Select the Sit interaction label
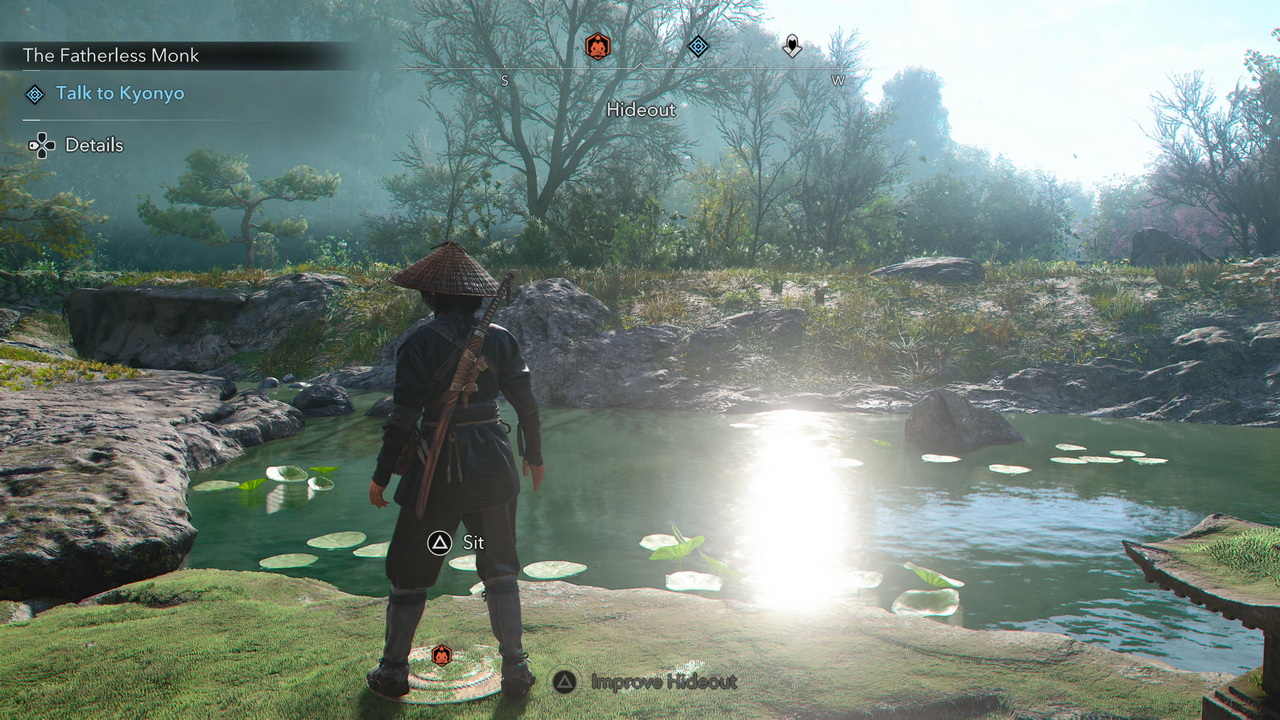The width and height of the screenshot is (1280, 720). click(473, 543)
